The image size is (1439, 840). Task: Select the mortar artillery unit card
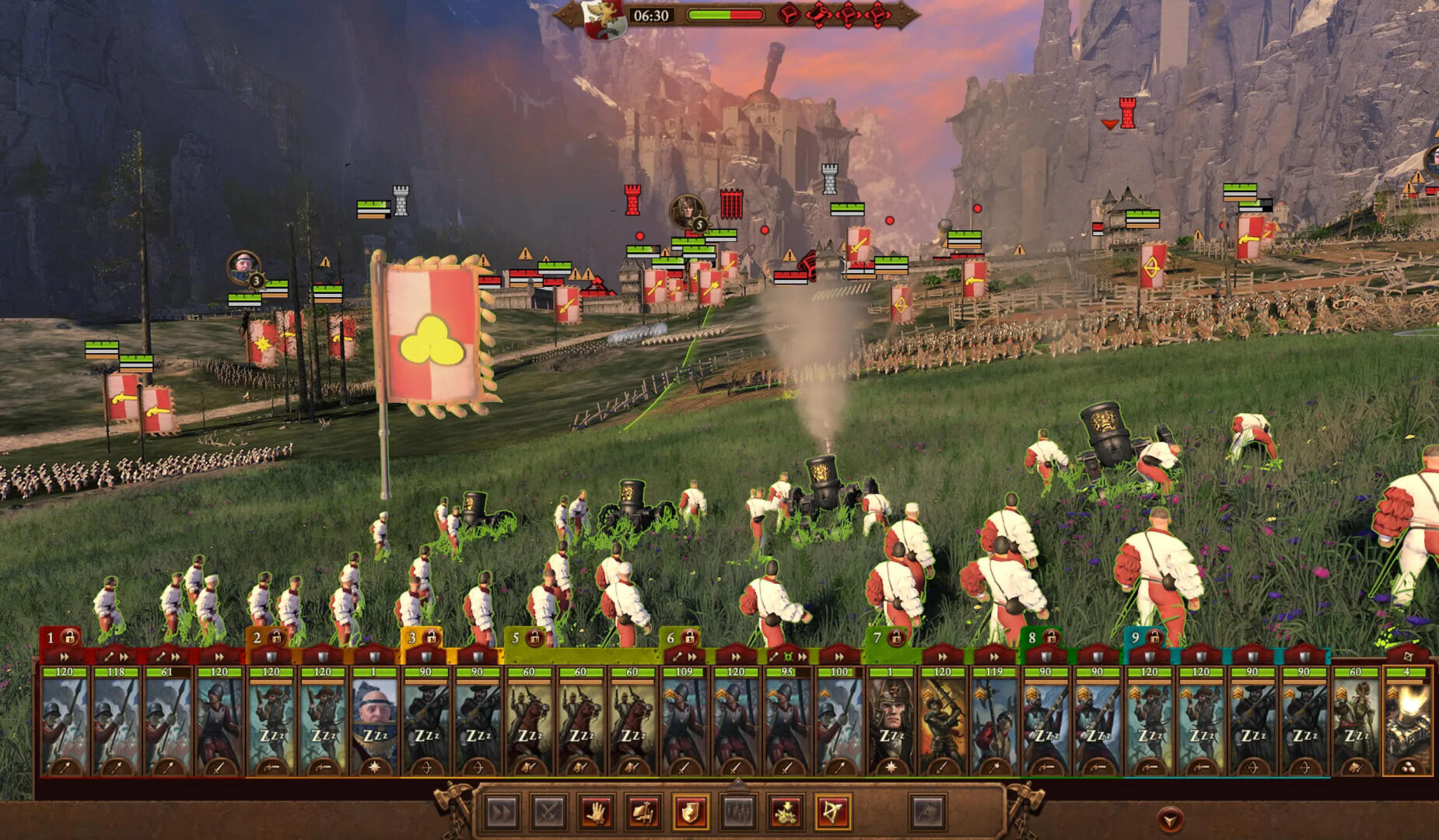(x=1406, y=723)
